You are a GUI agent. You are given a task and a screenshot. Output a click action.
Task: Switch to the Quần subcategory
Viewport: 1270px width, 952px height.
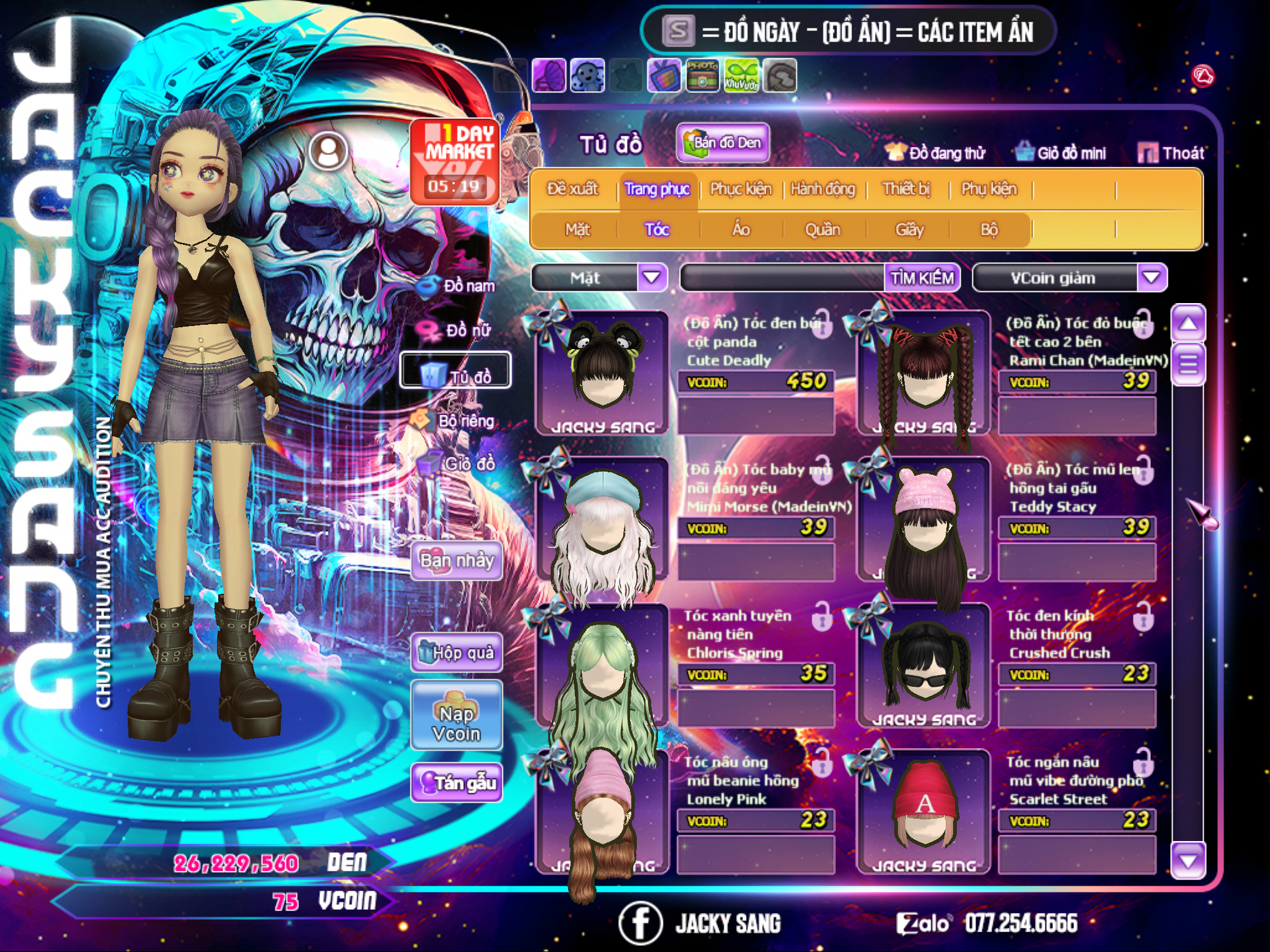coord(822,230)
